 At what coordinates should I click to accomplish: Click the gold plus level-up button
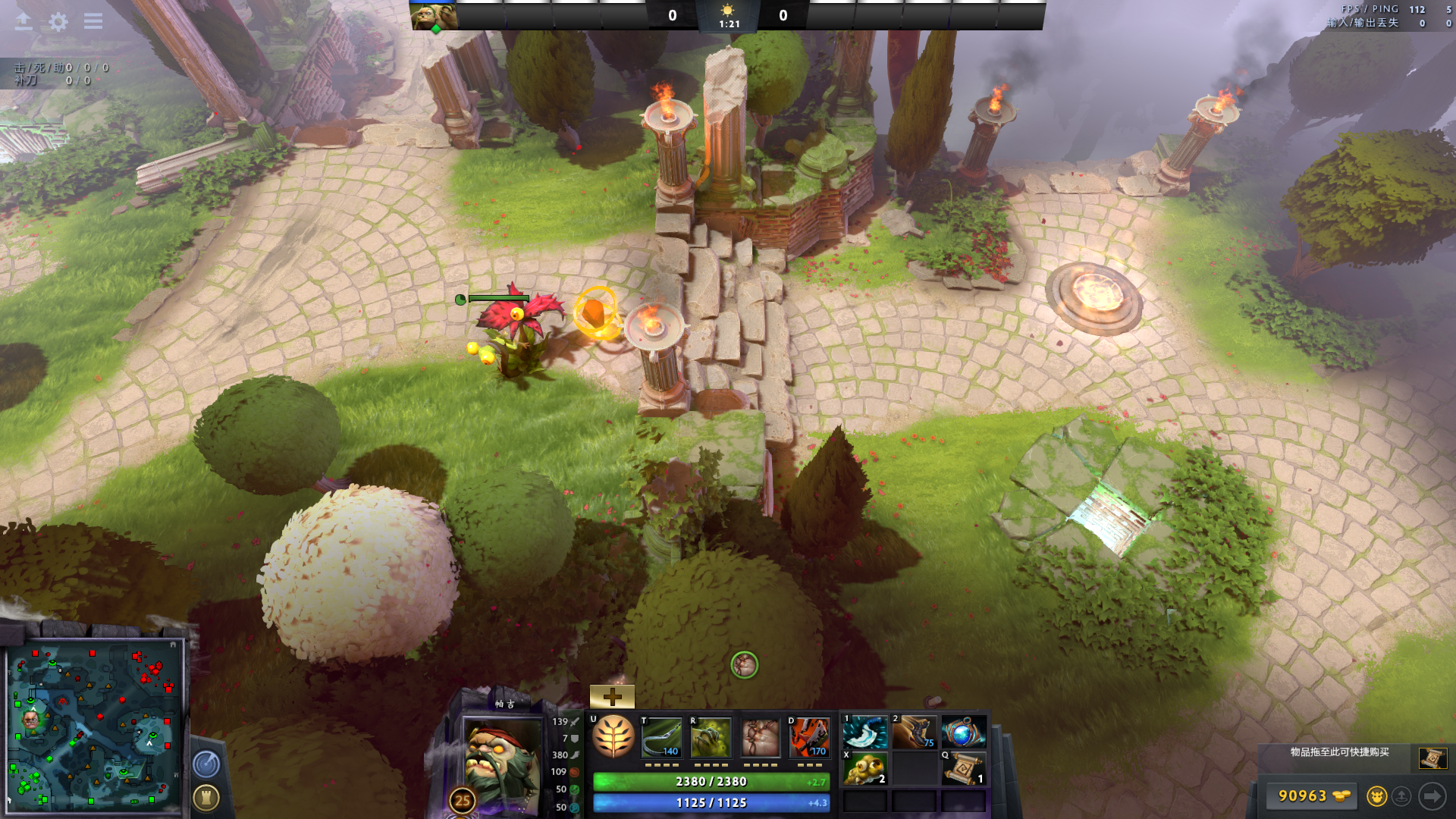click(612, 696)
